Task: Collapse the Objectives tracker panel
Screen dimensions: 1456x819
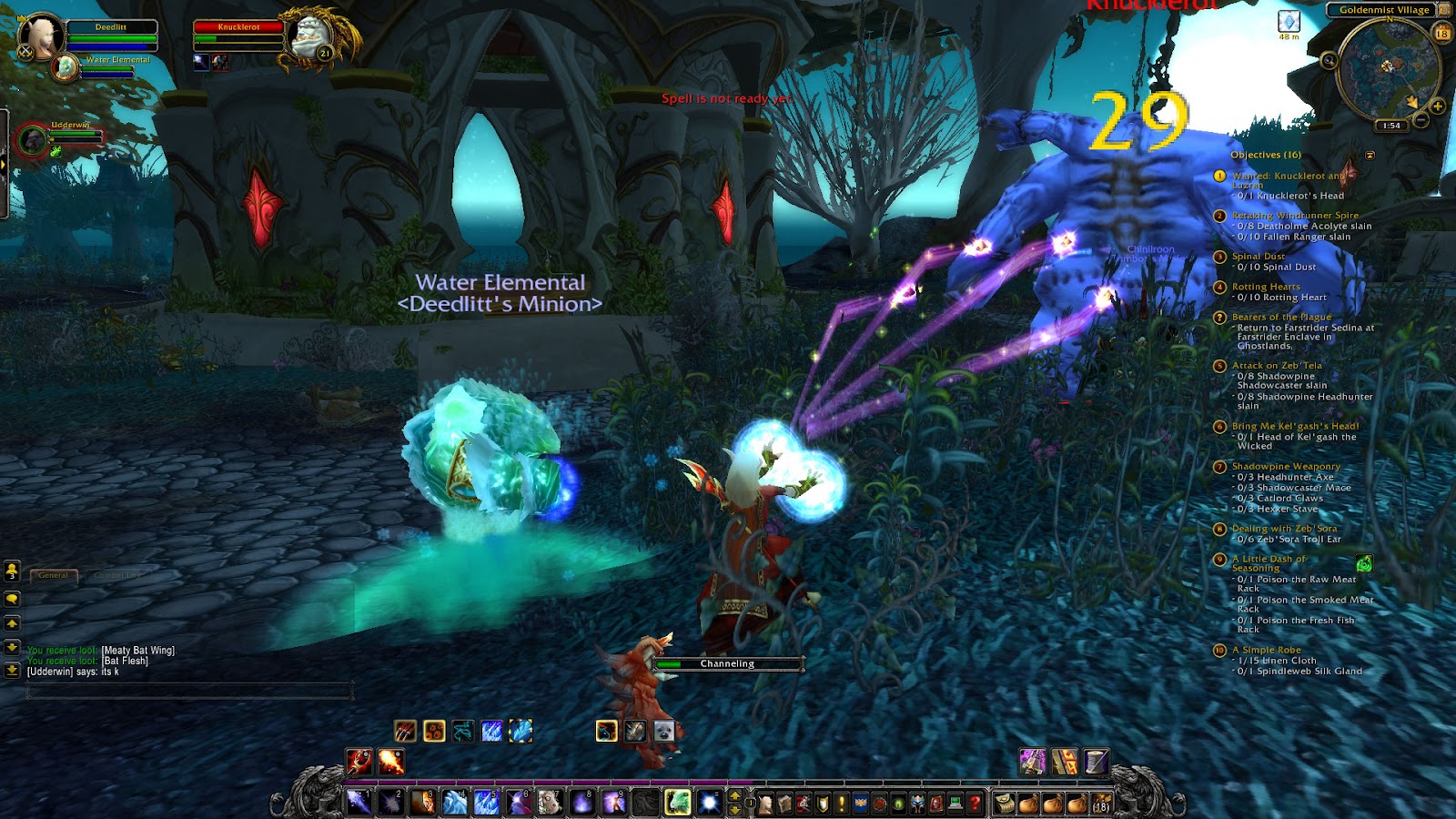Action: click(1371, 155)
